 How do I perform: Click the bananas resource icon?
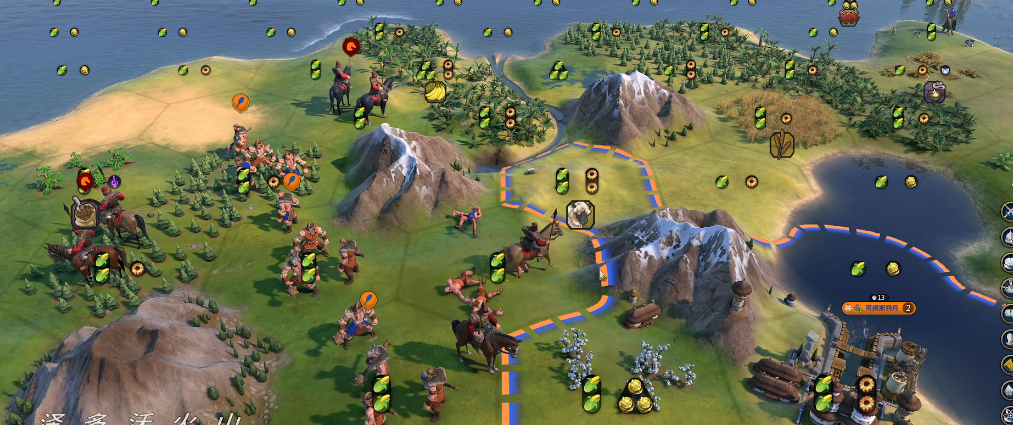(x=435, y=93)
